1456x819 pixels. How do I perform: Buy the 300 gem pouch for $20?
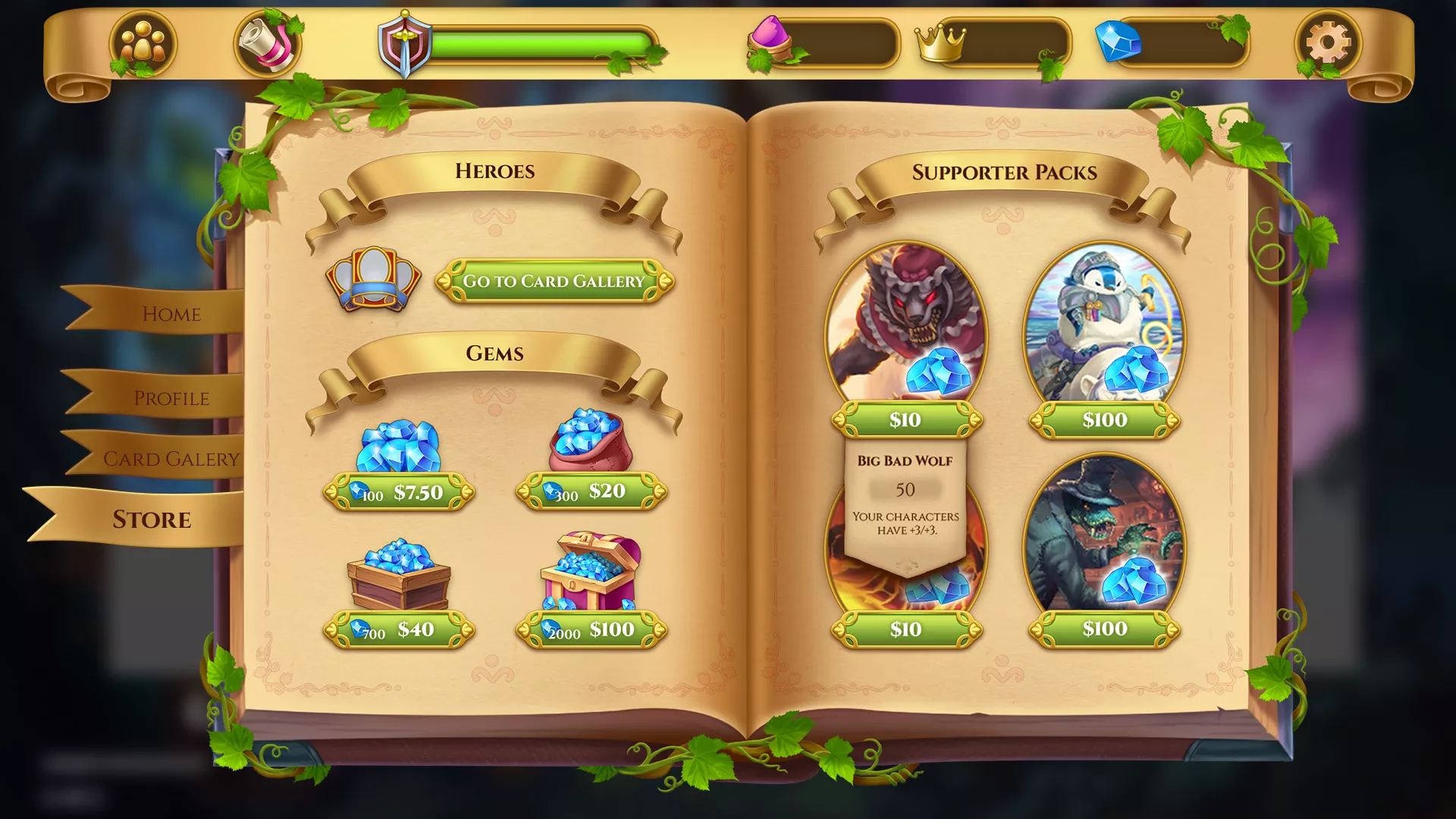pyautogui.click(x=591, y=491)
